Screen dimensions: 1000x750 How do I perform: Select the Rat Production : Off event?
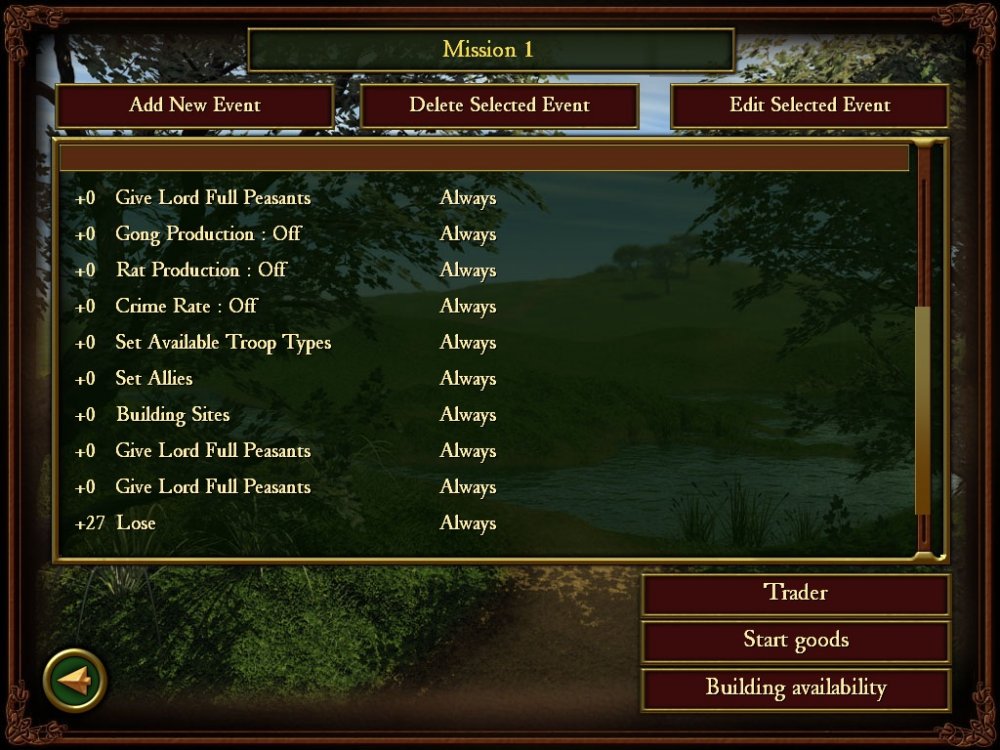(x=201, y=270)
